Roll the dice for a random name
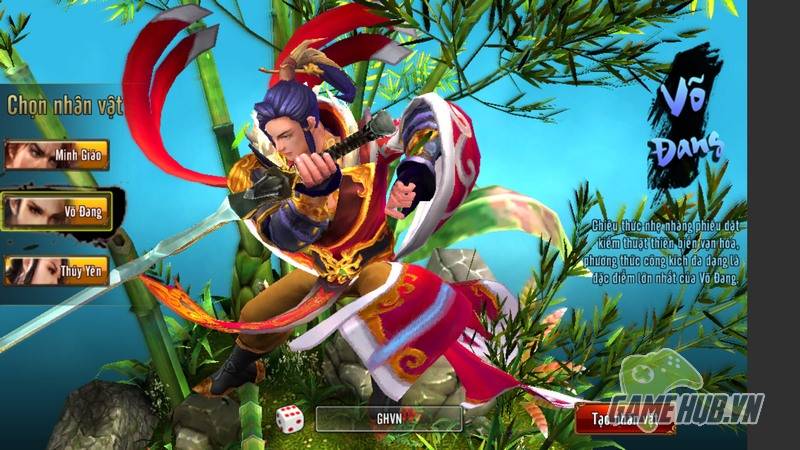Viewport: 800px width, 450px height. click(289, 419)
